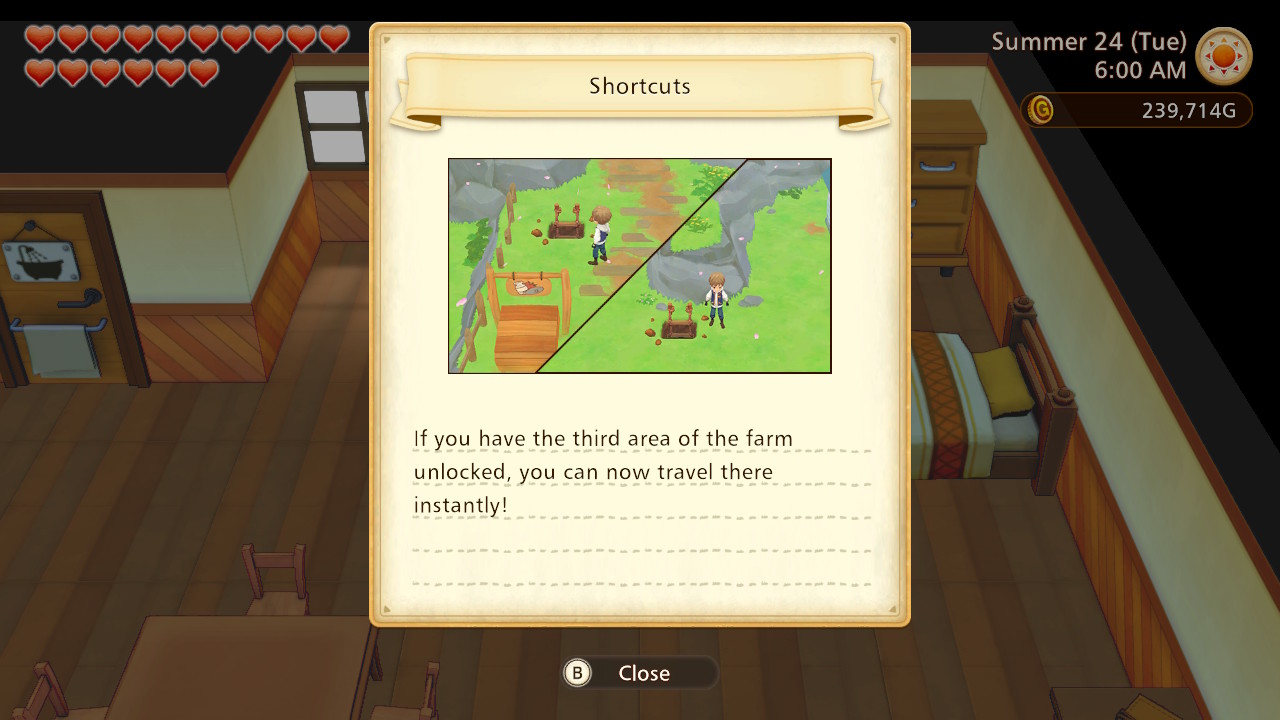
Task: Click the gold coin icon
Action: click(x=1040, y=111)
